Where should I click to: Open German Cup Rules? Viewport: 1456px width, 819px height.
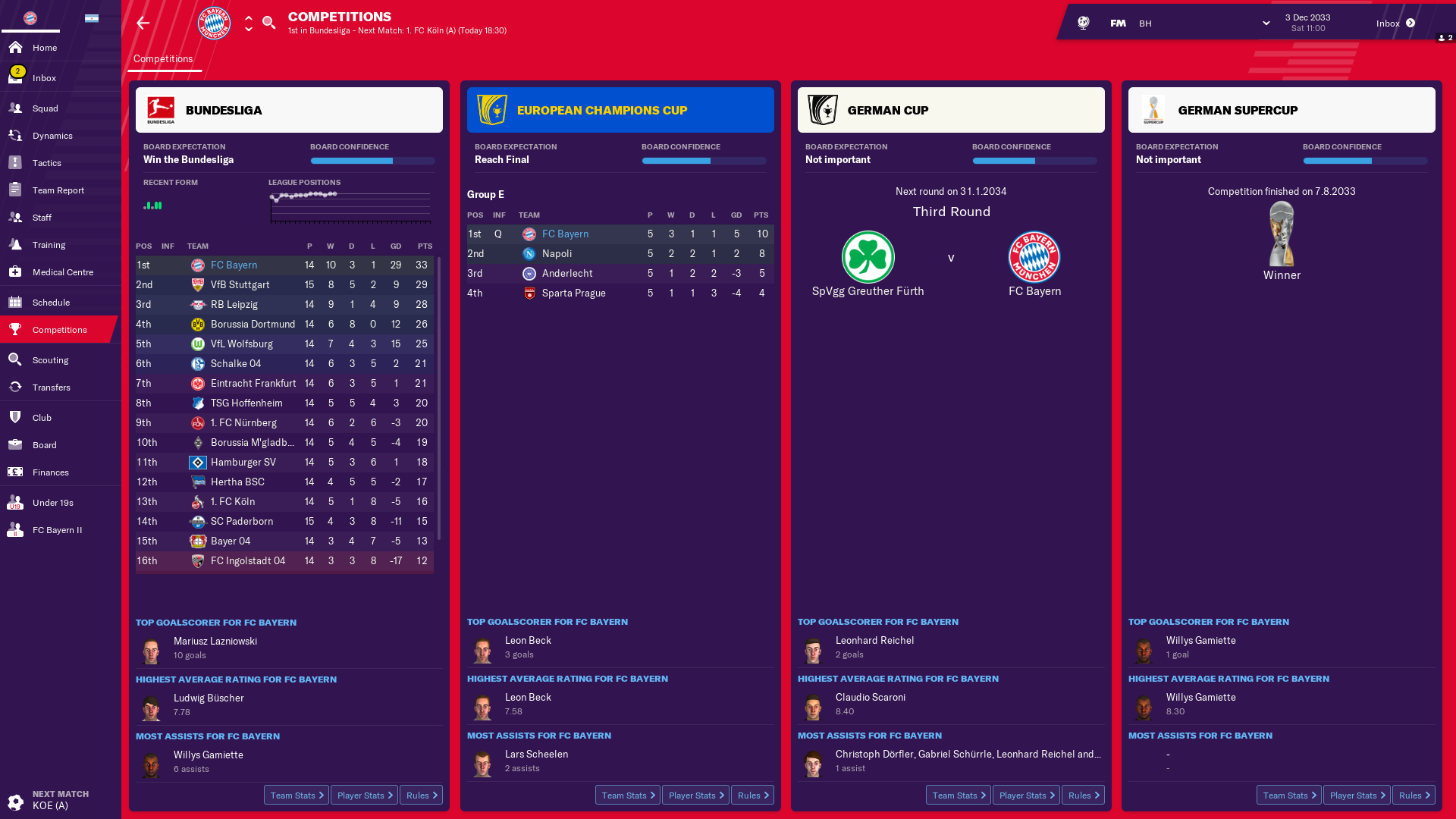(x=1083, y=795)
